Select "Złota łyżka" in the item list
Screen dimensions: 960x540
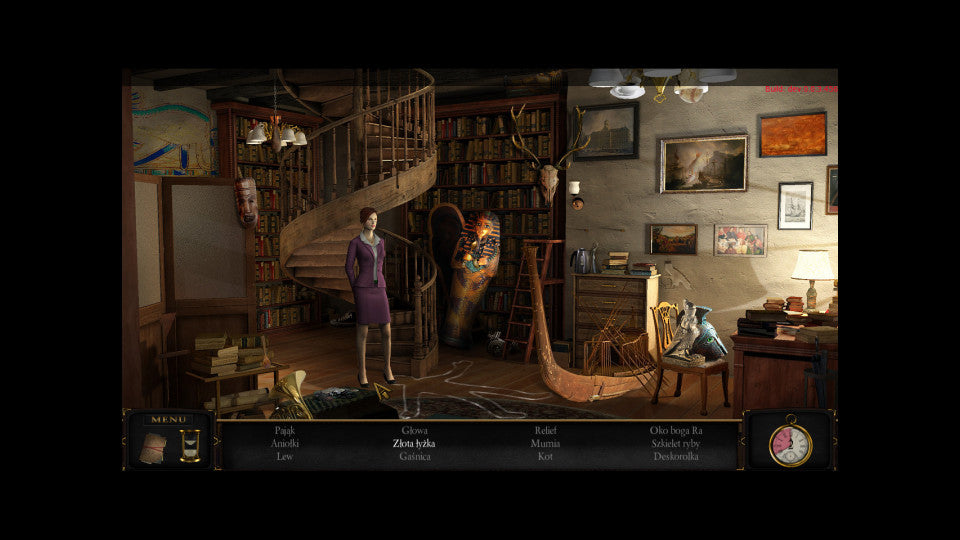[x=414, y=443]
